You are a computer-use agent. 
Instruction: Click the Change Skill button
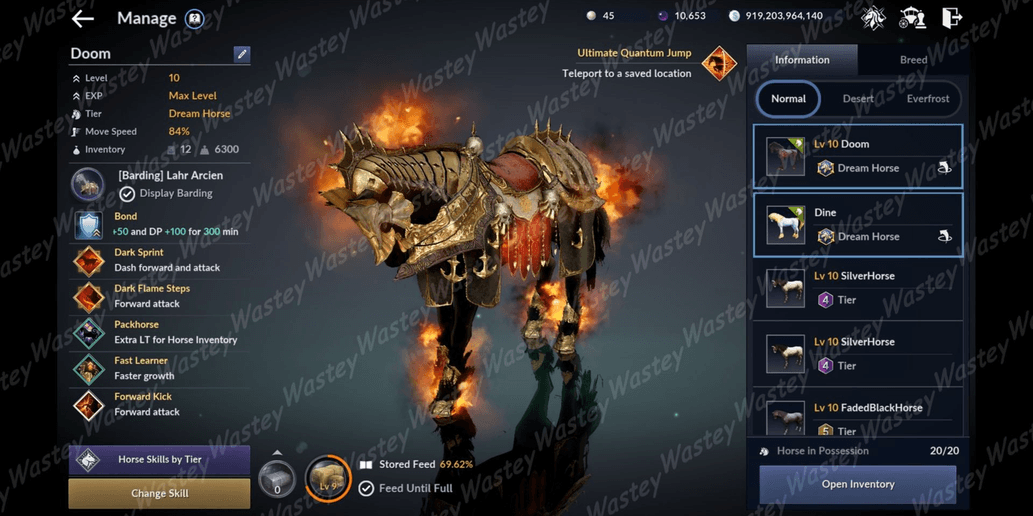coord(159,493)
